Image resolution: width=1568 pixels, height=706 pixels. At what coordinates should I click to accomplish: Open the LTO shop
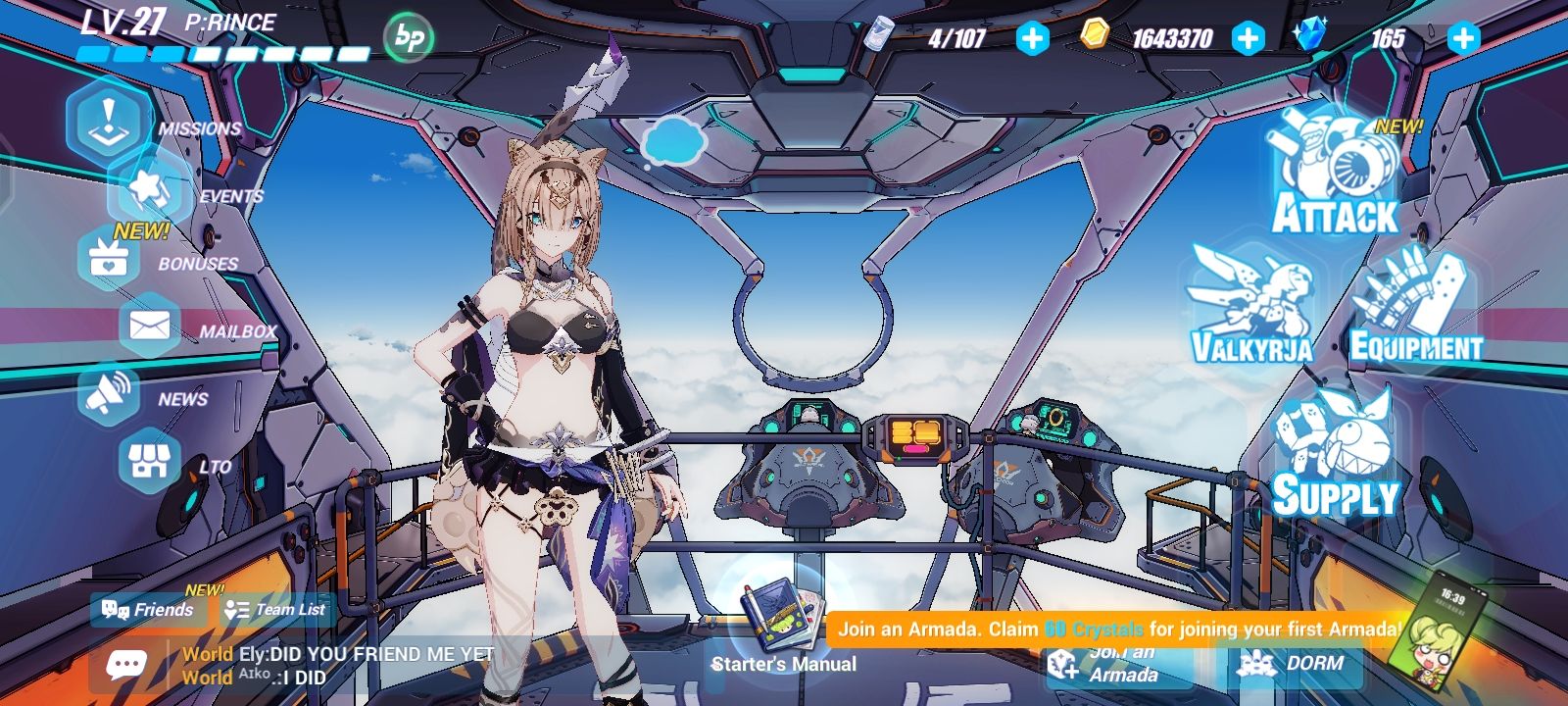click(x=147, y=461)
